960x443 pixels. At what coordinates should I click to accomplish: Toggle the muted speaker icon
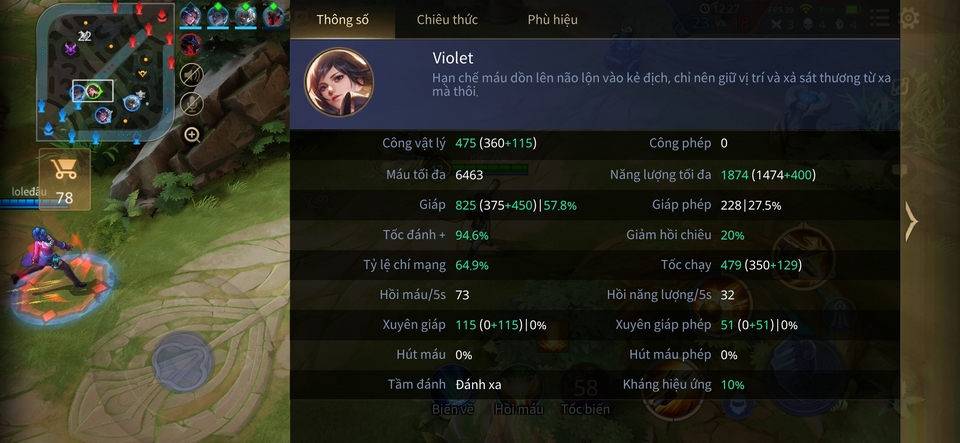(x=191, y=73)
